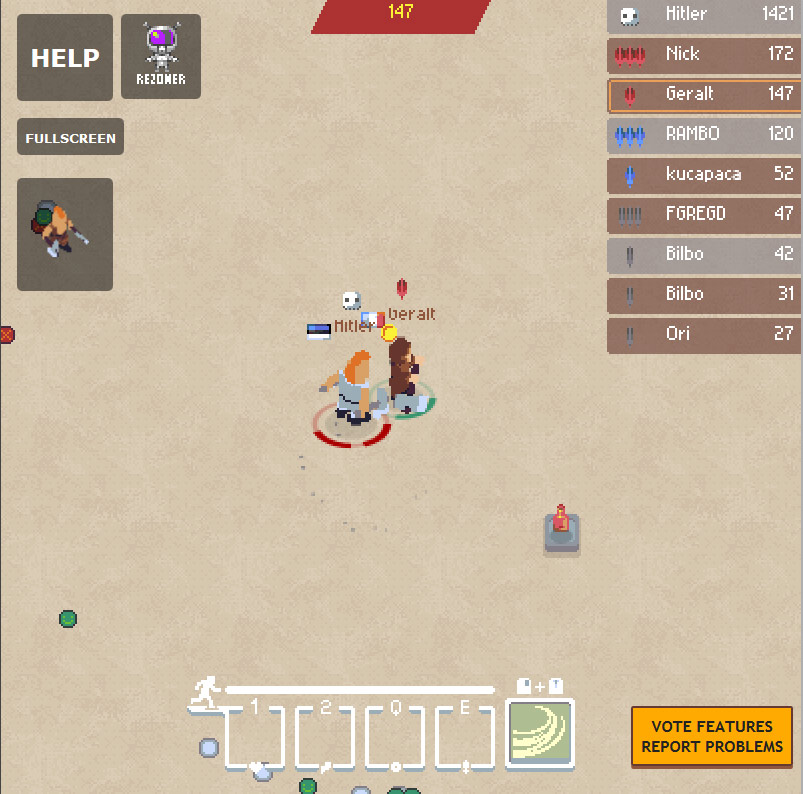Click Ori's row in the leaderboard

(704, 334)
